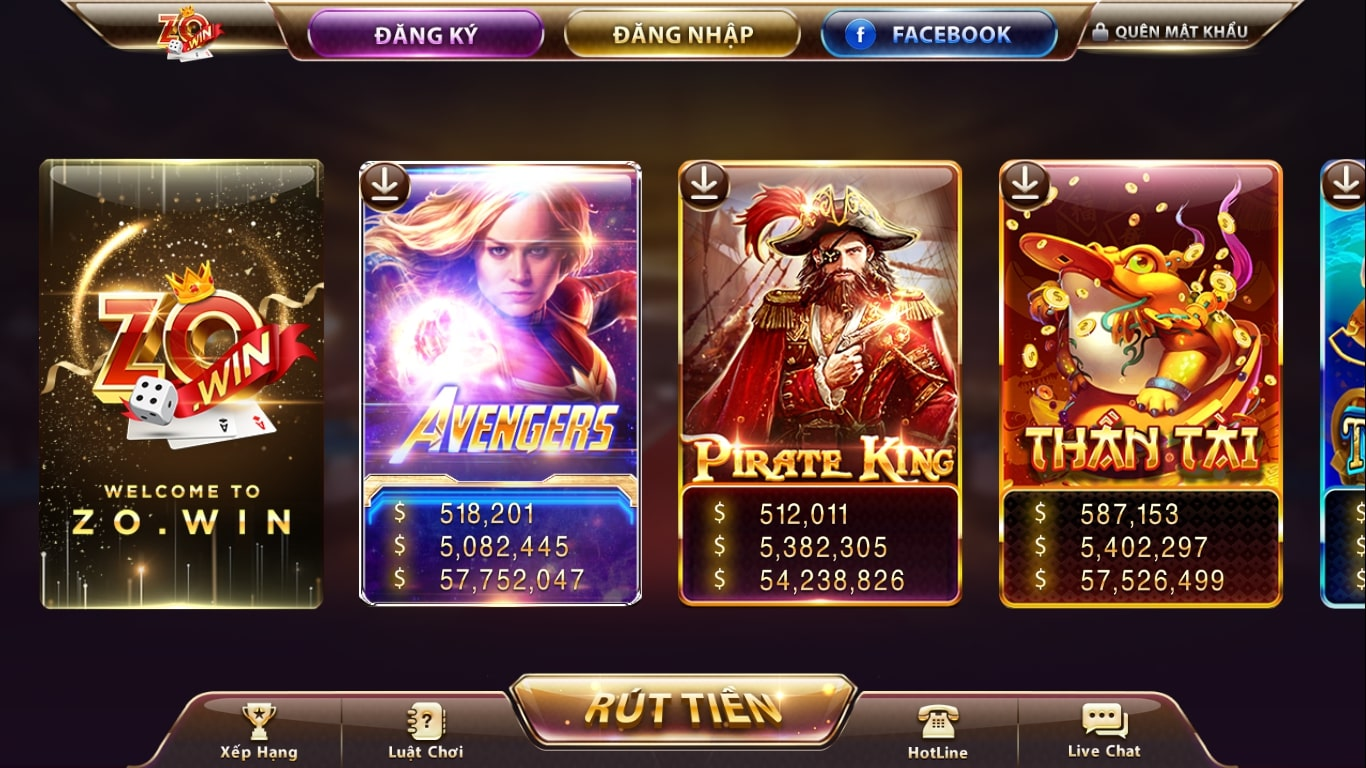The image size is (1366, 768).
Task: Click the download icon on Thần Tài
Action: point(1025,184)
